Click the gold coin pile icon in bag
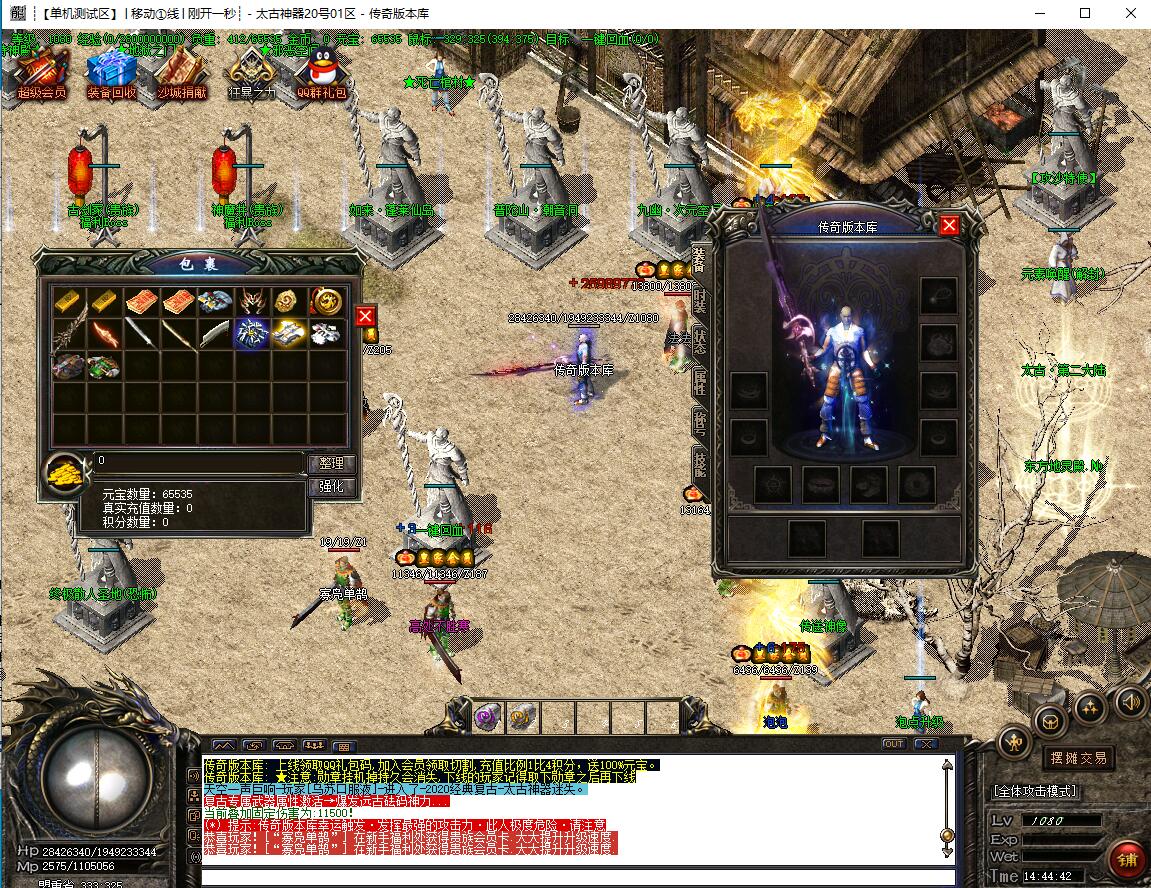Image resolution: width=1151 pixels, height=888 pixels. pos(66,477)
